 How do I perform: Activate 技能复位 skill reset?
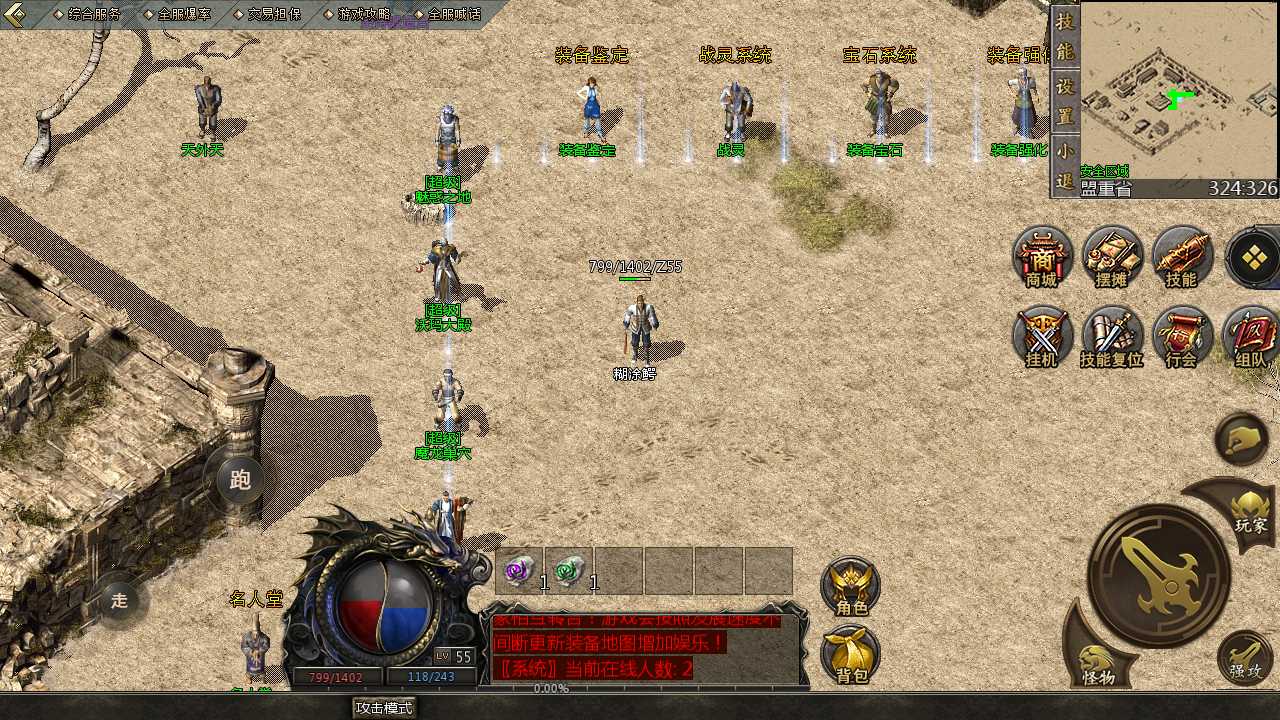[x=1112, y=338]
